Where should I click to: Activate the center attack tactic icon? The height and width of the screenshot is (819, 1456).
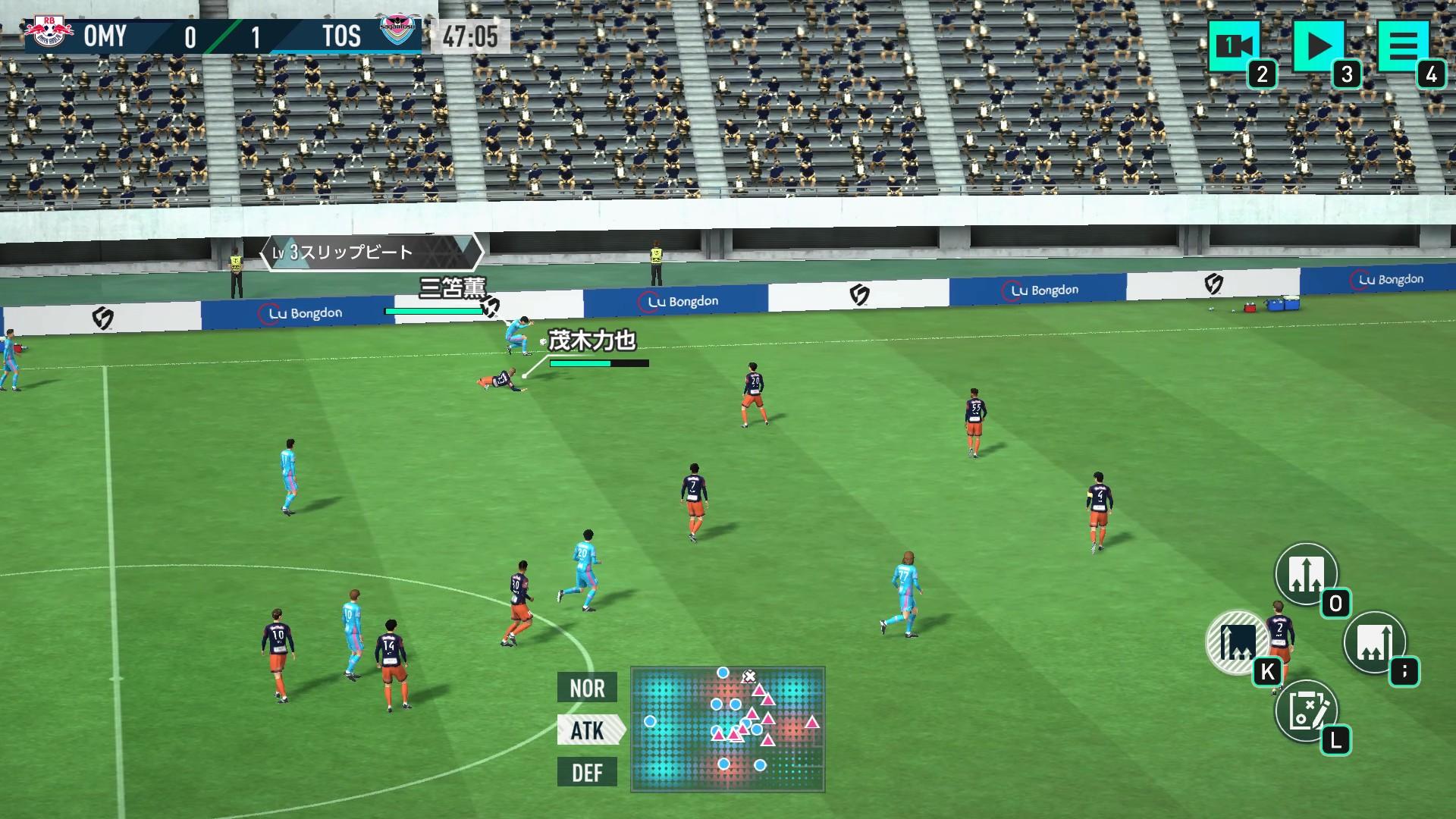pyautogui.click(x=1306, y=574)
